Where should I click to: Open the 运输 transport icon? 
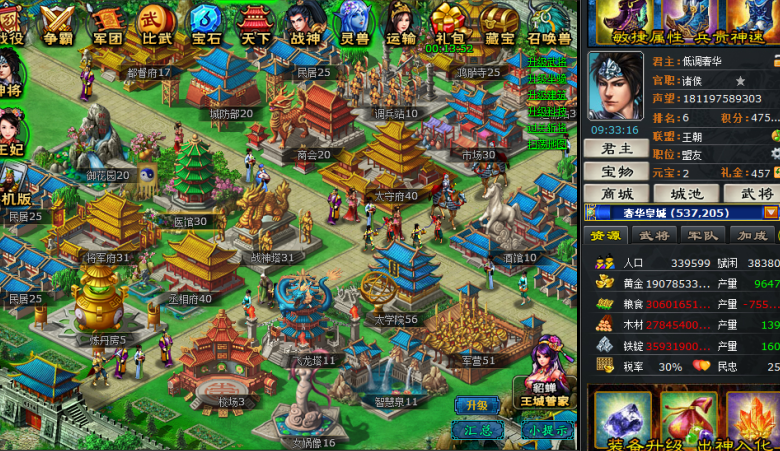[x=401, y=22]
